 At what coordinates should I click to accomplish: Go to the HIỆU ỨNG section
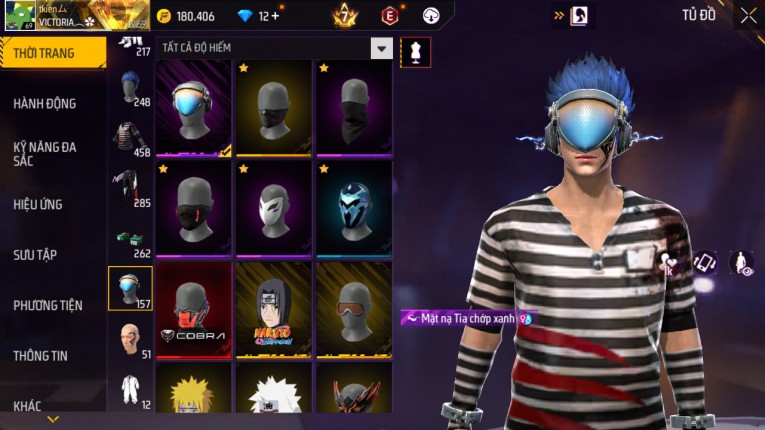[x=38, y=204]
